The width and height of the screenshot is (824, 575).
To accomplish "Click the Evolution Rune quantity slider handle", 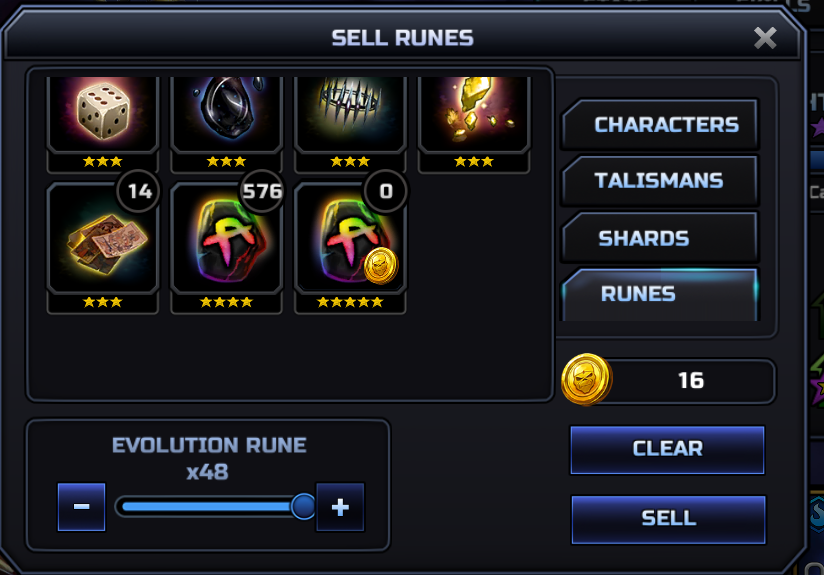I will pos(304,507).
